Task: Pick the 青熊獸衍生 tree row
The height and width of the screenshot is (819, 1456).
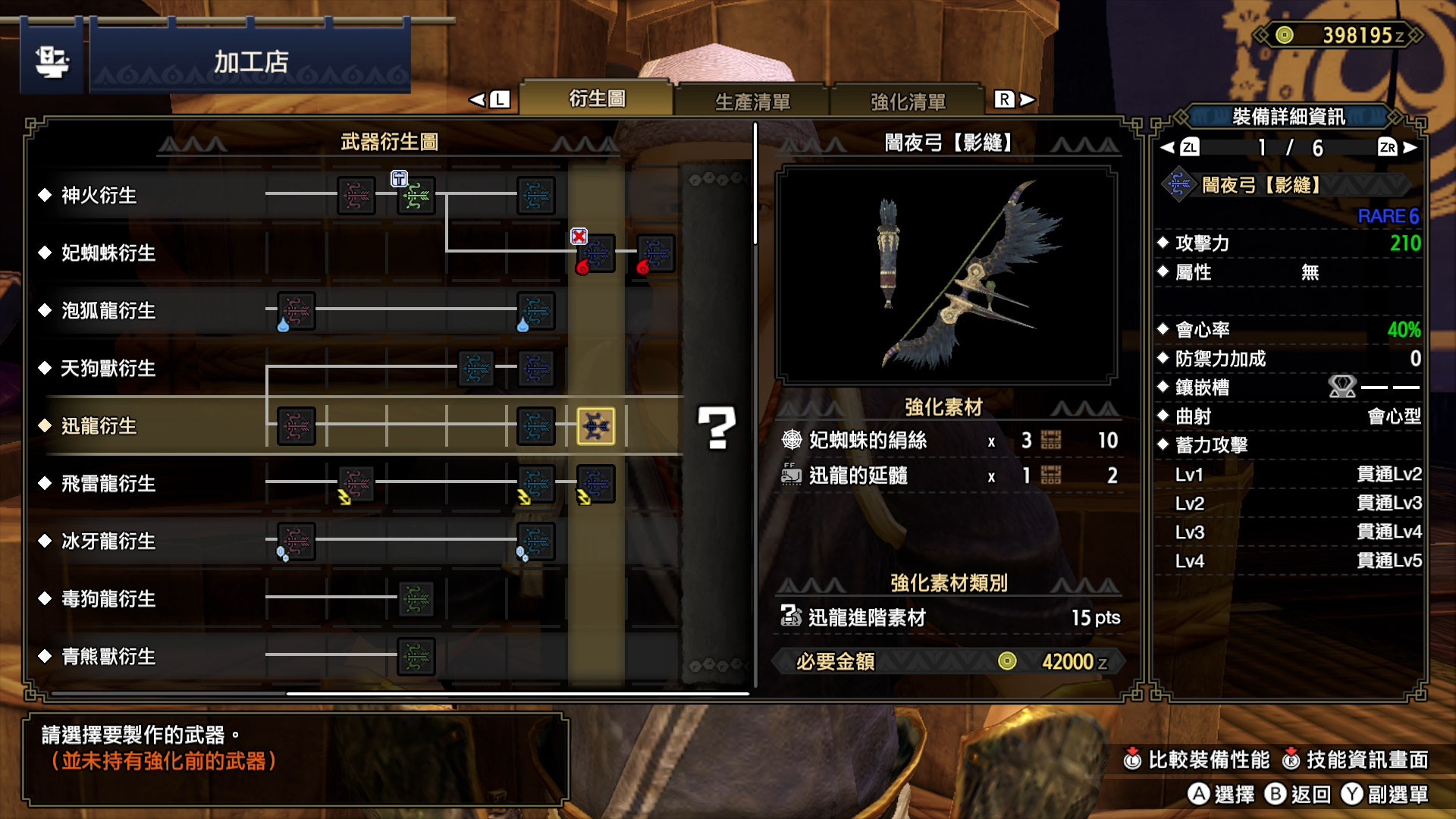Action: [x=108, y=657]
